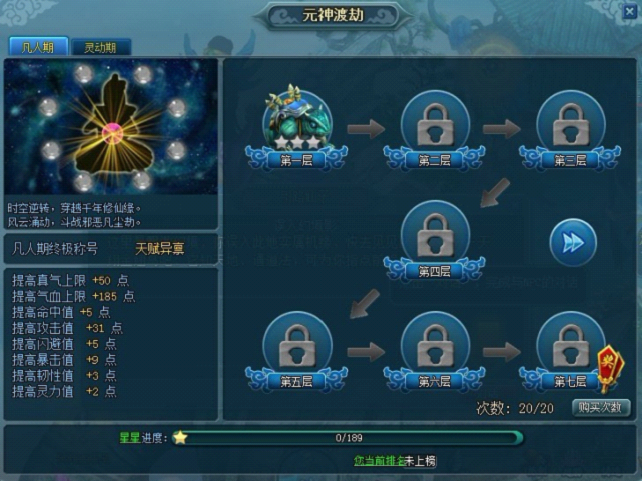Open the 你当前排名 ranking link
The width and height of the screenshot is (643, 482).
tap(379, 461)
